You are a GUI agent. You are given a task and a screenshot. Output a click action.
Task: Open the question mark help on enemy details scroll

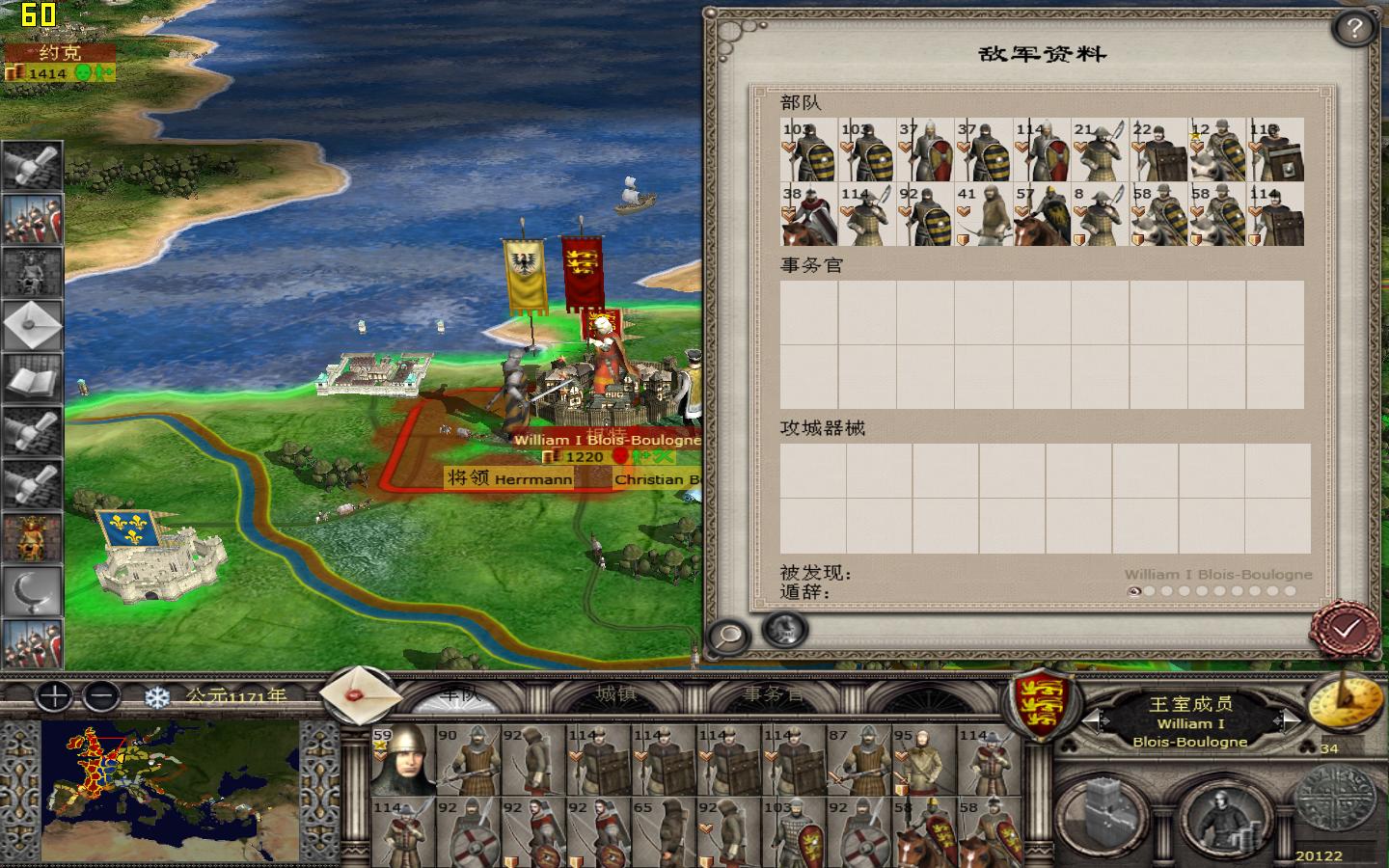(1356, 28)
